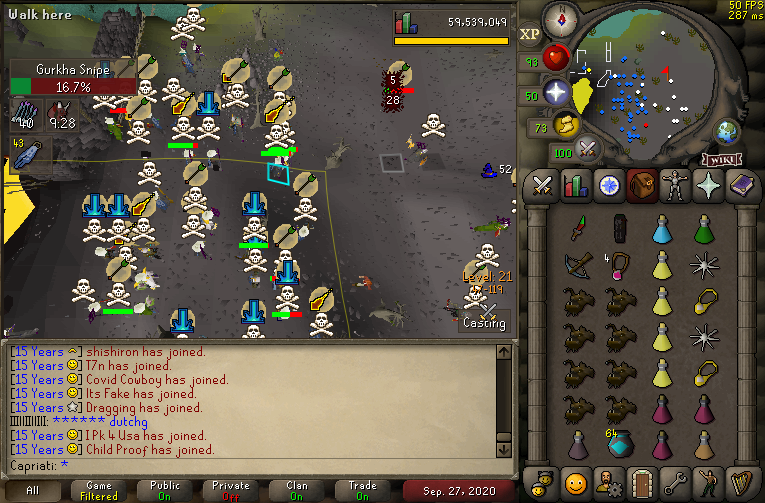765x503 pixels.
Task: Click the compass to face north
Action: tap(560, 20)
